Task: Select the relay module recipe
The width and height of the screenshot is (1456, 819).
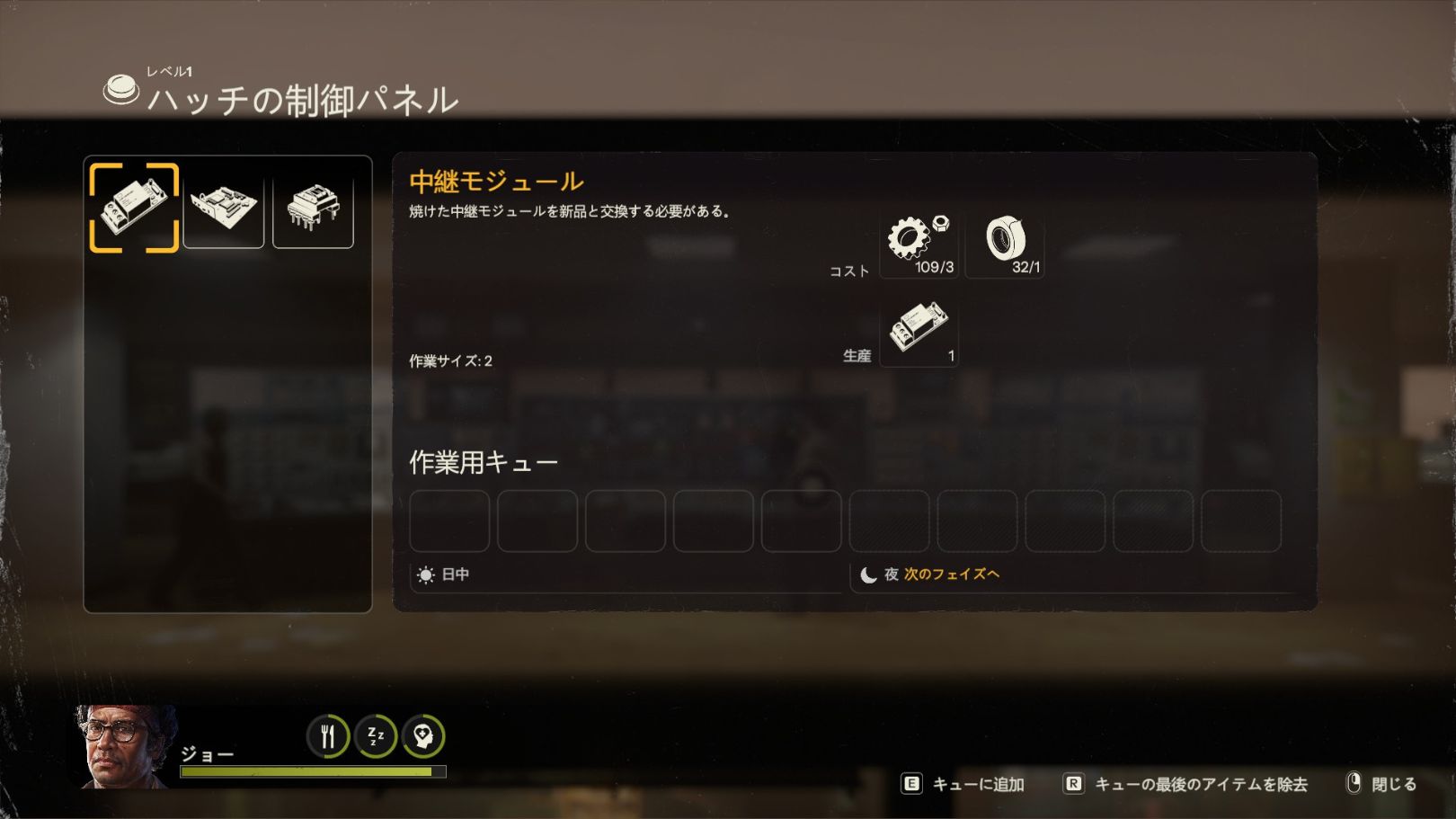Action: pos(134,208)
